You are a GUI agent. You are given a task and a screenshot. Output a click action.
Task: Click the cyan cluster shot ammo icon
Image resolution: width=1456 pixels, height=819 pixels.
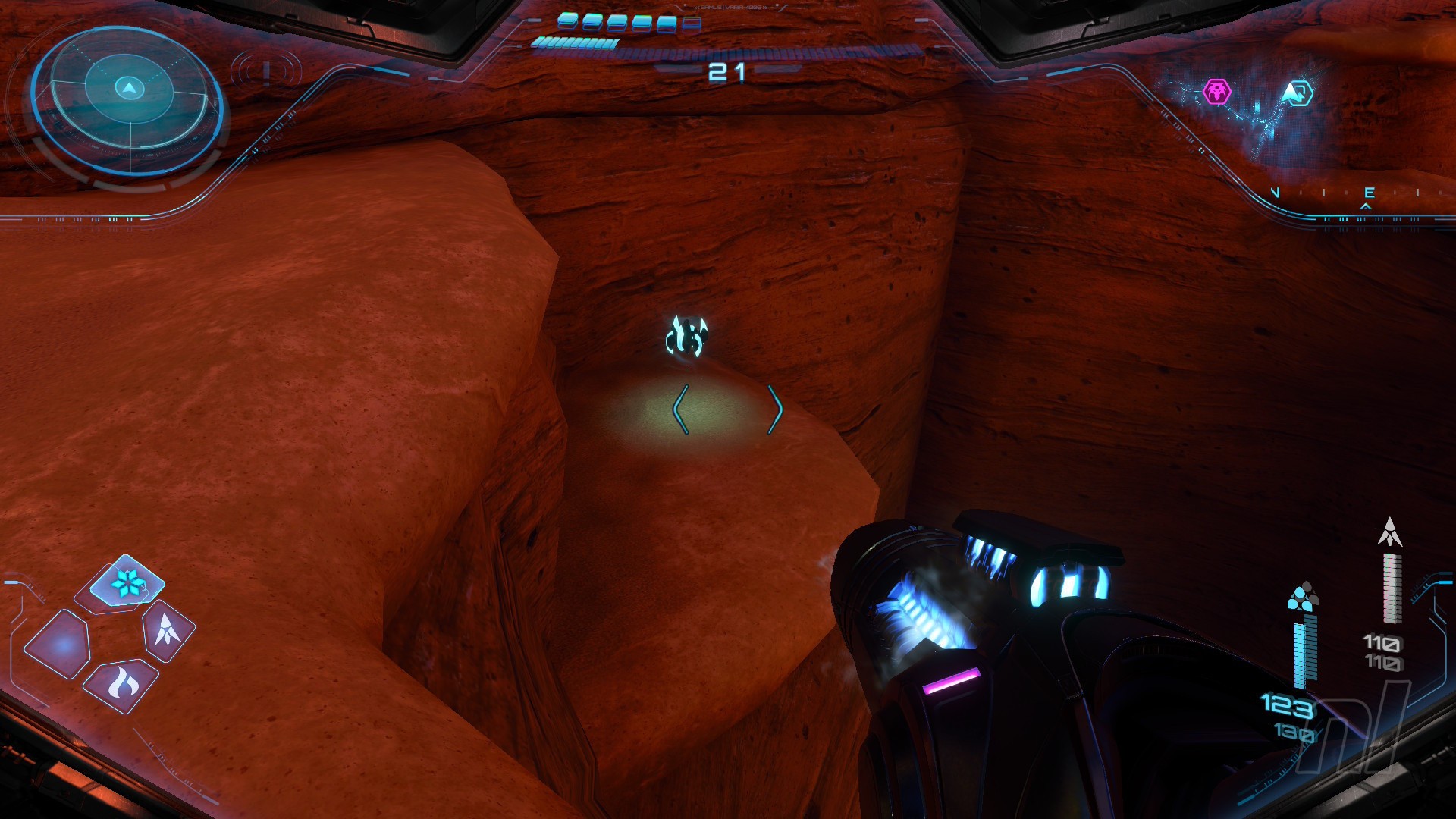(1303, 598)
